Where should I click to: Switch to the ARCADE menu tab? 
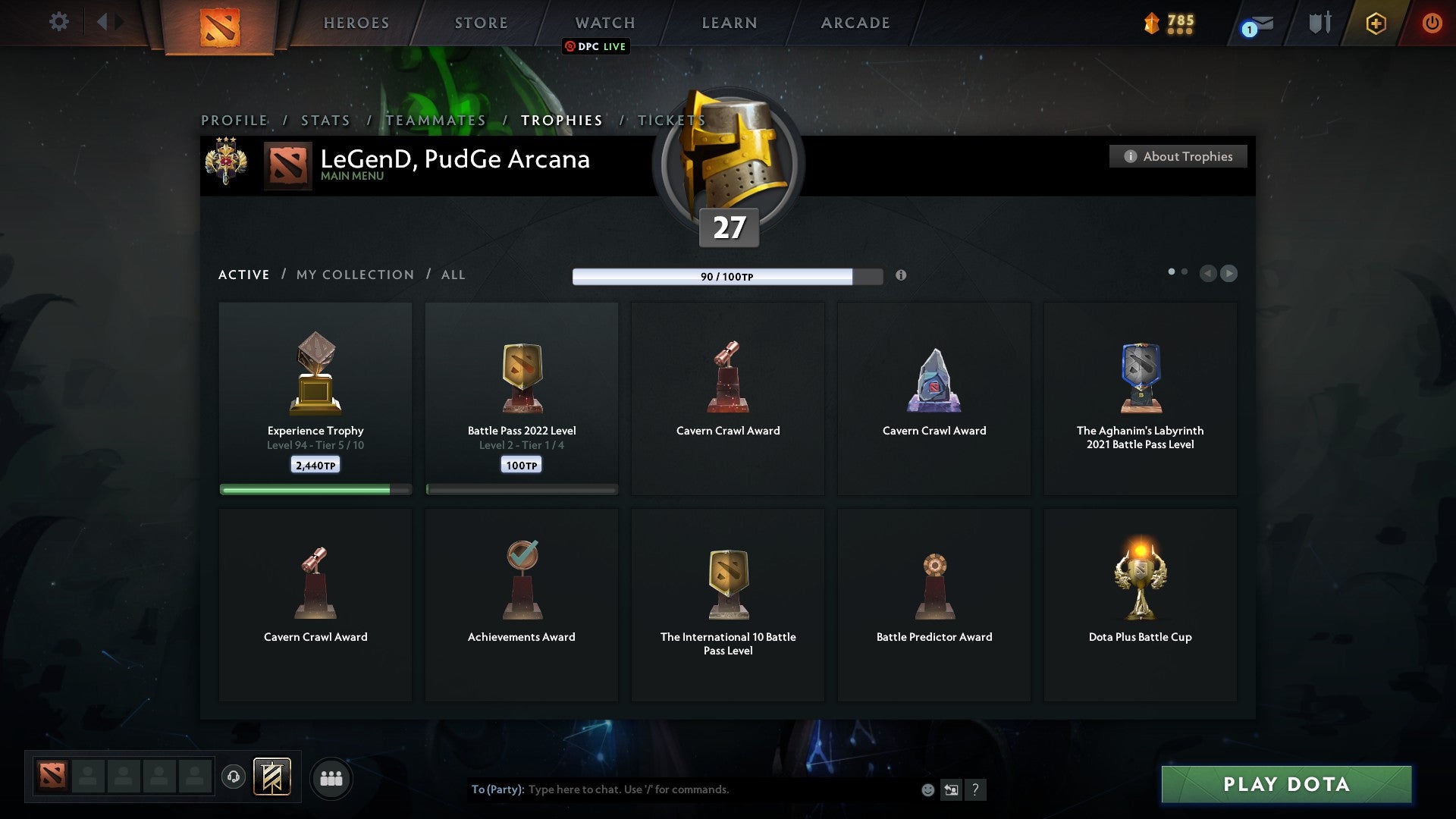pyautogui.click(x=855, y=24)
